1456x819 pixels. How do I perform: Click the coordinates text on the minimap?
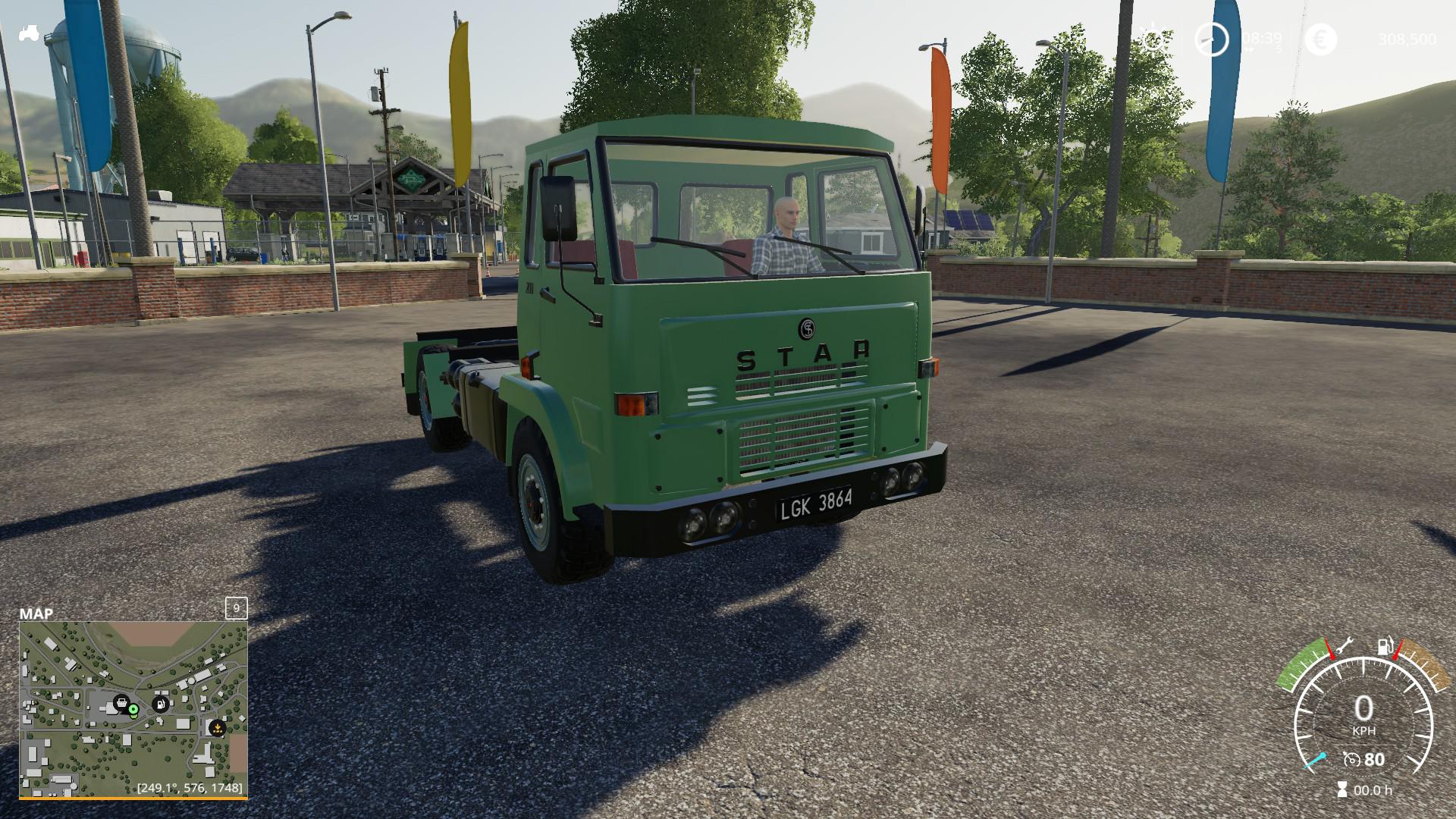[x=190, y=788]
